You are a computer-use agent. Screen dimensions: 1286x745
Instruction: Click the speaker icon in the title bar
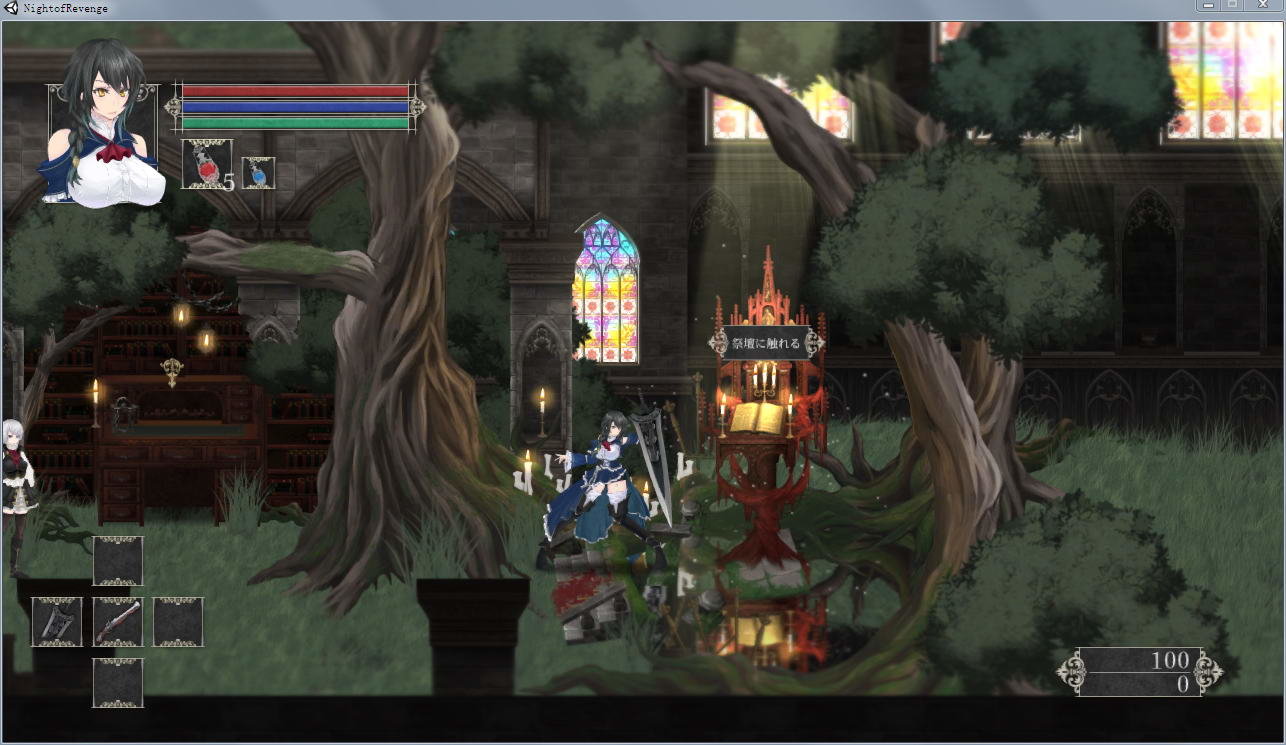(x=10, y=7)
